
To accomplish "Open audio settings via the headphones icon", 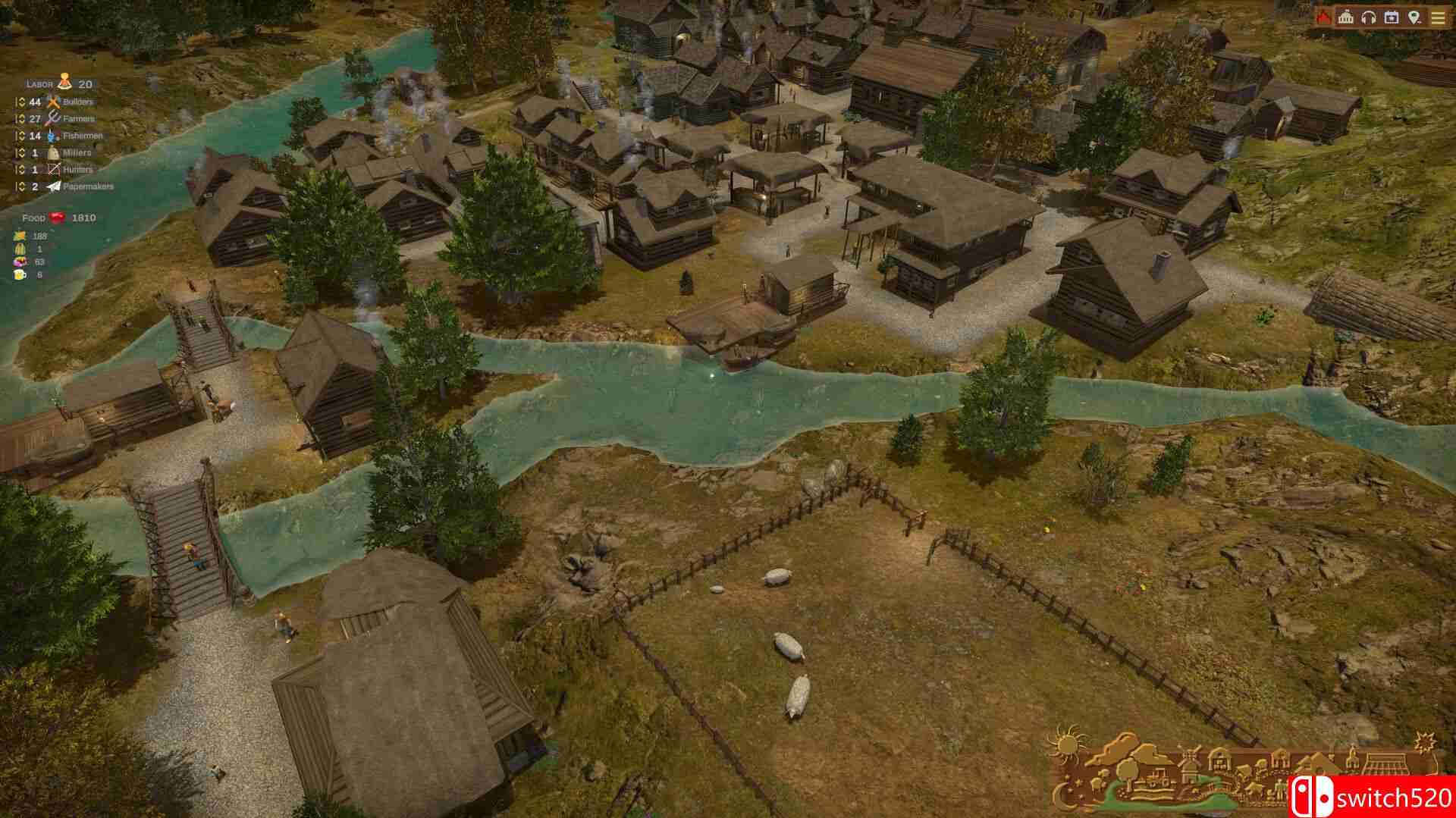I will pyautogui.click(x=1369, y=15).
